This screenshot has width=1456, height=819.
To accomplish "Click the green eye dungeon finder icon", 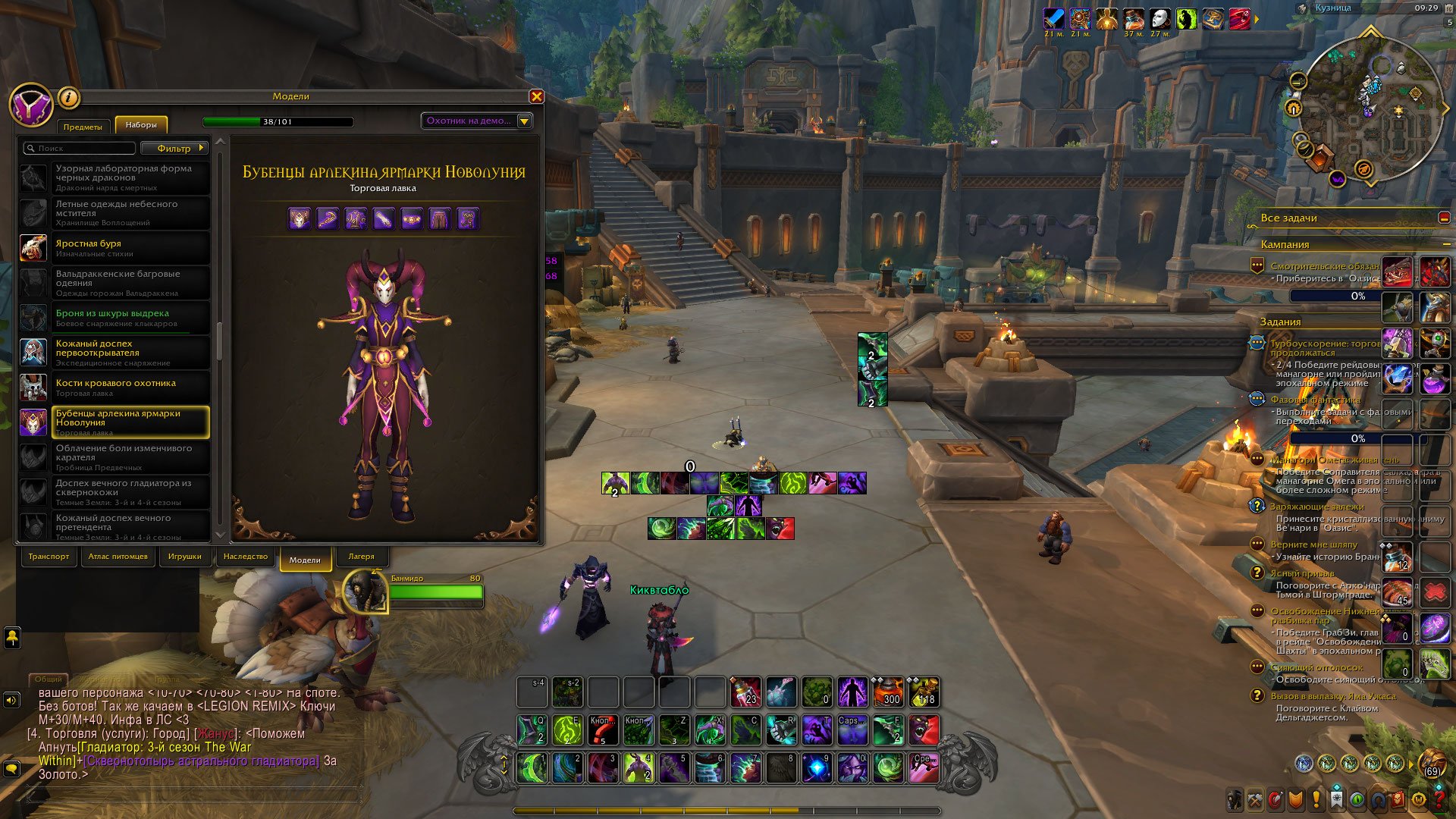I will [x=1357, y=799].
